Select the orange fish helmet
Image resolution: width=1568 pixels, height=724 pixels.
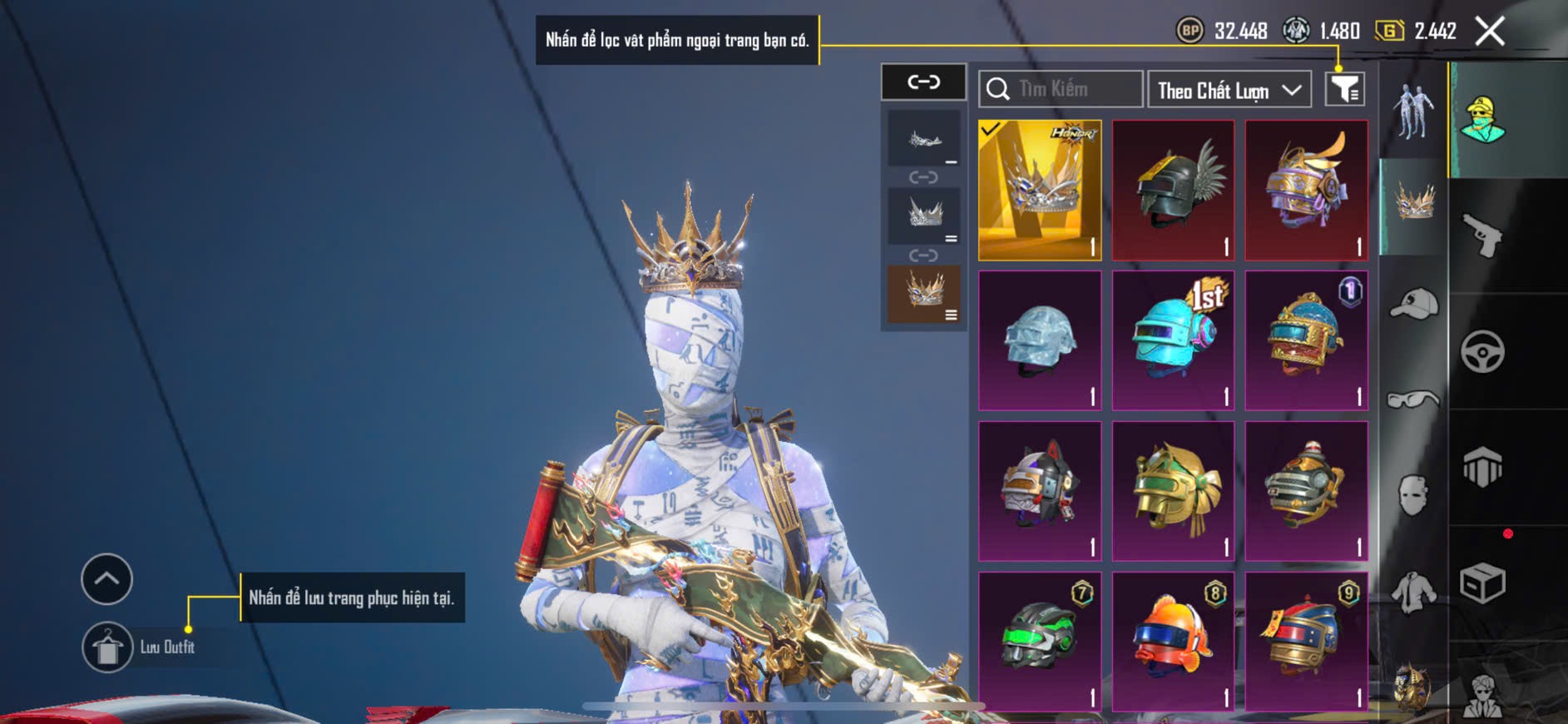point(1173,641)
